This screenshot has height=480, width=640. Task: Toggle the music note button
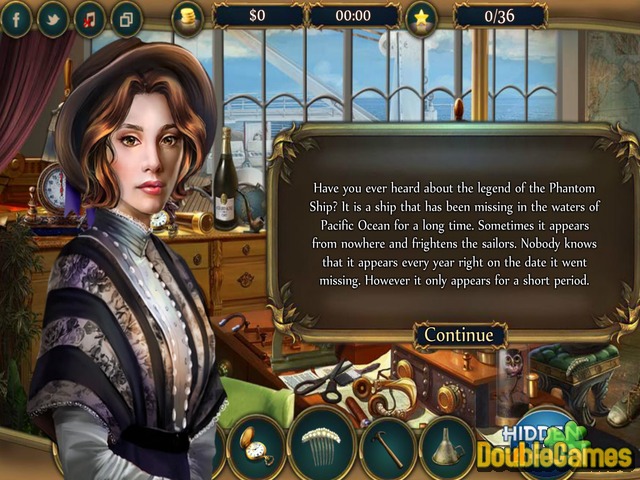pyautogui.click(x=89, y=19)
